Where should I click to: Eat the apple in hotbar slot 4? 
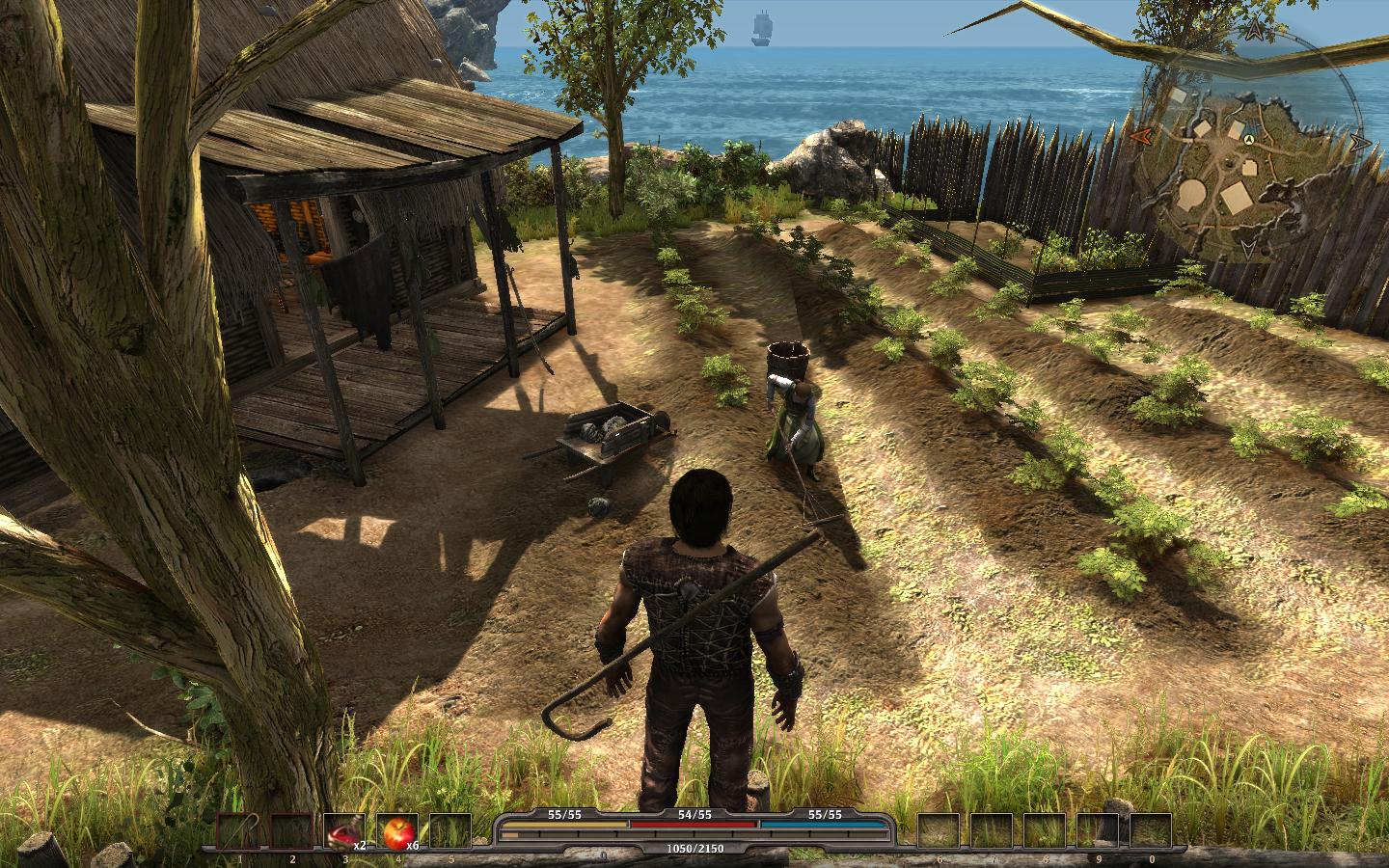[396, 830]
